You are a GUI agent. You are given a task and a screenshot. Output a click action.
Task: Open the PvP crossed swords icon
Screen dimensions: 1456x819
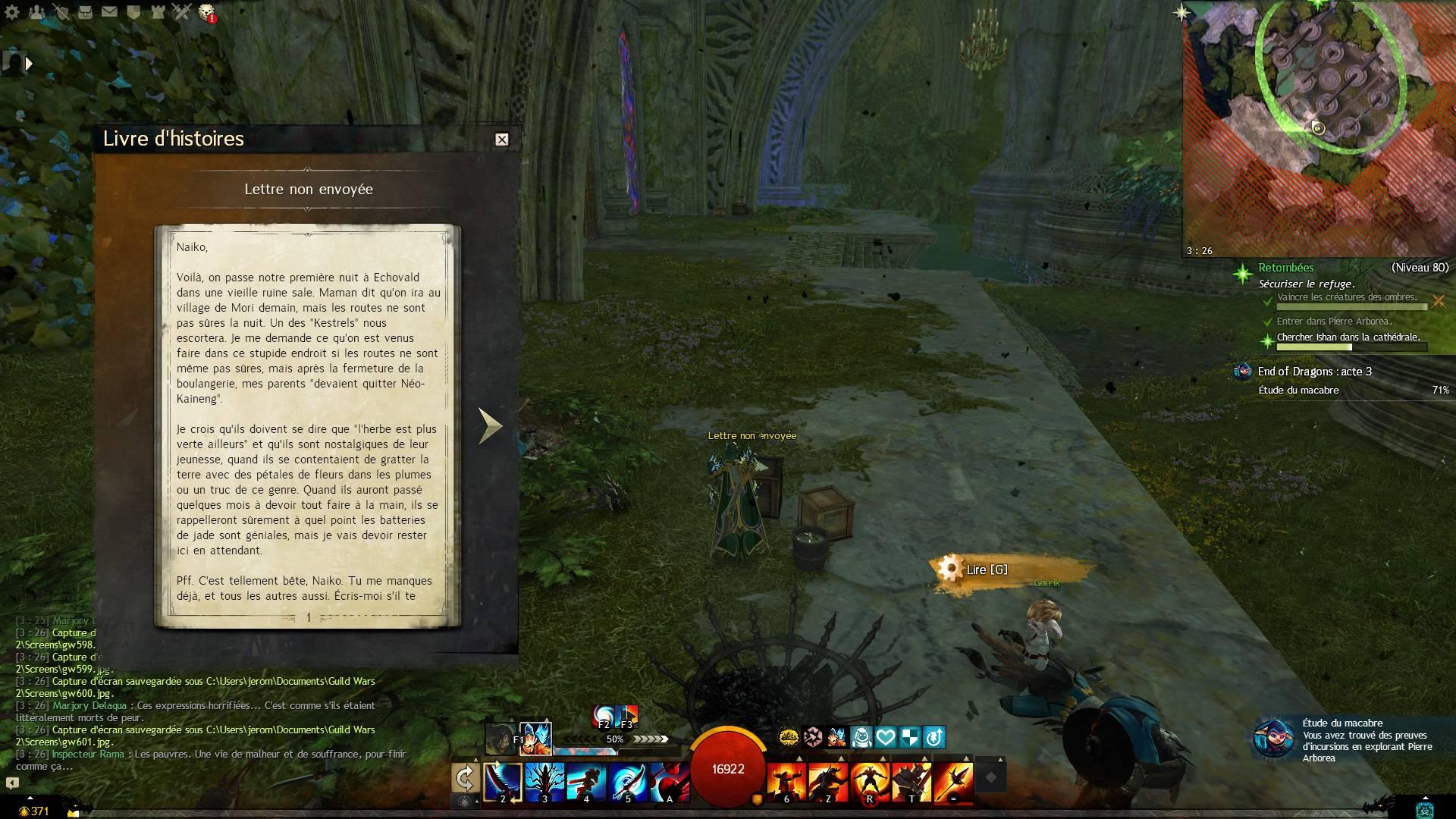[x=182, y=11]
